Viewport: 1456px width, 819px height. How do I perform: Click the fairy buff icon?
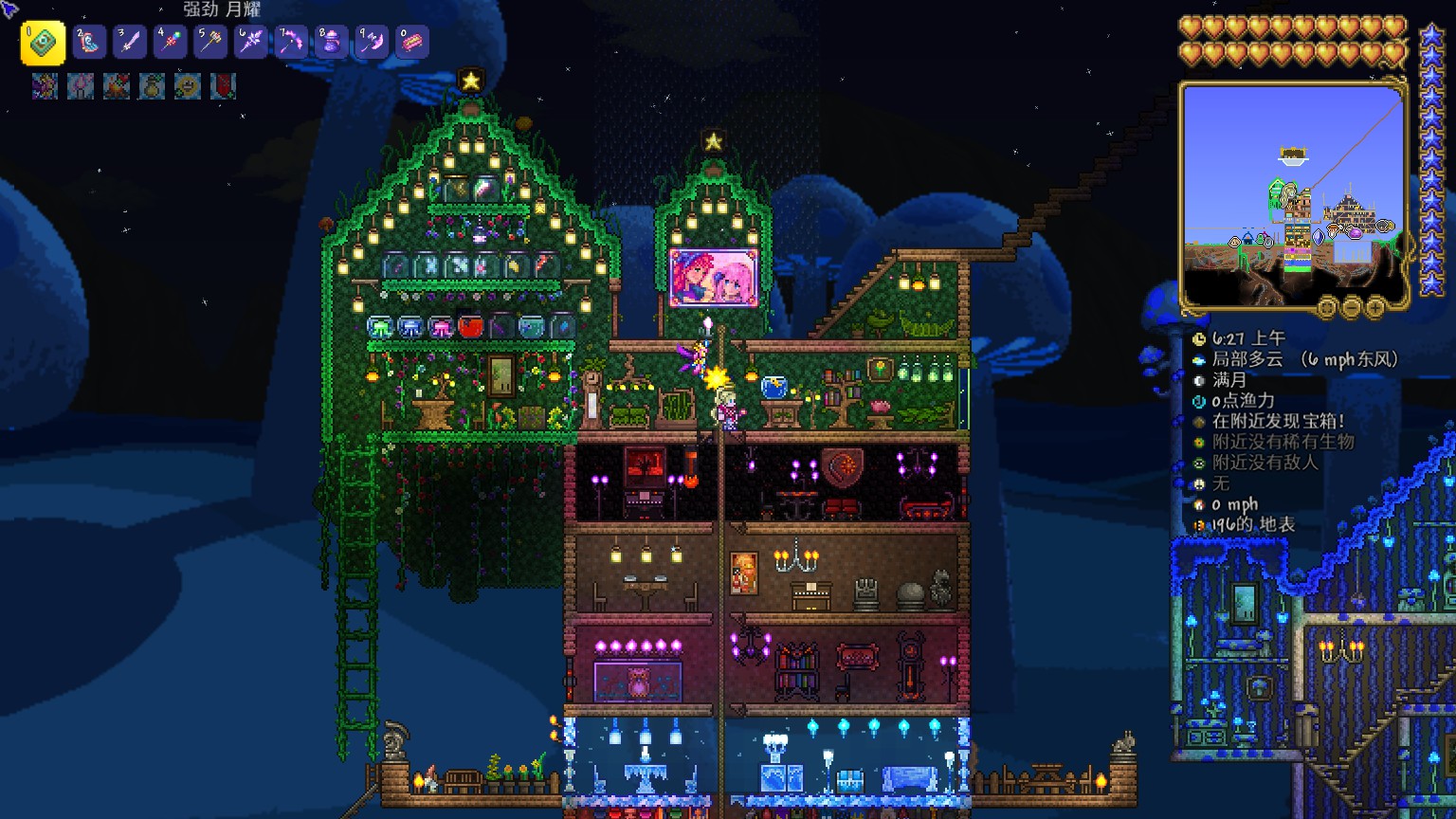point(45,86)
